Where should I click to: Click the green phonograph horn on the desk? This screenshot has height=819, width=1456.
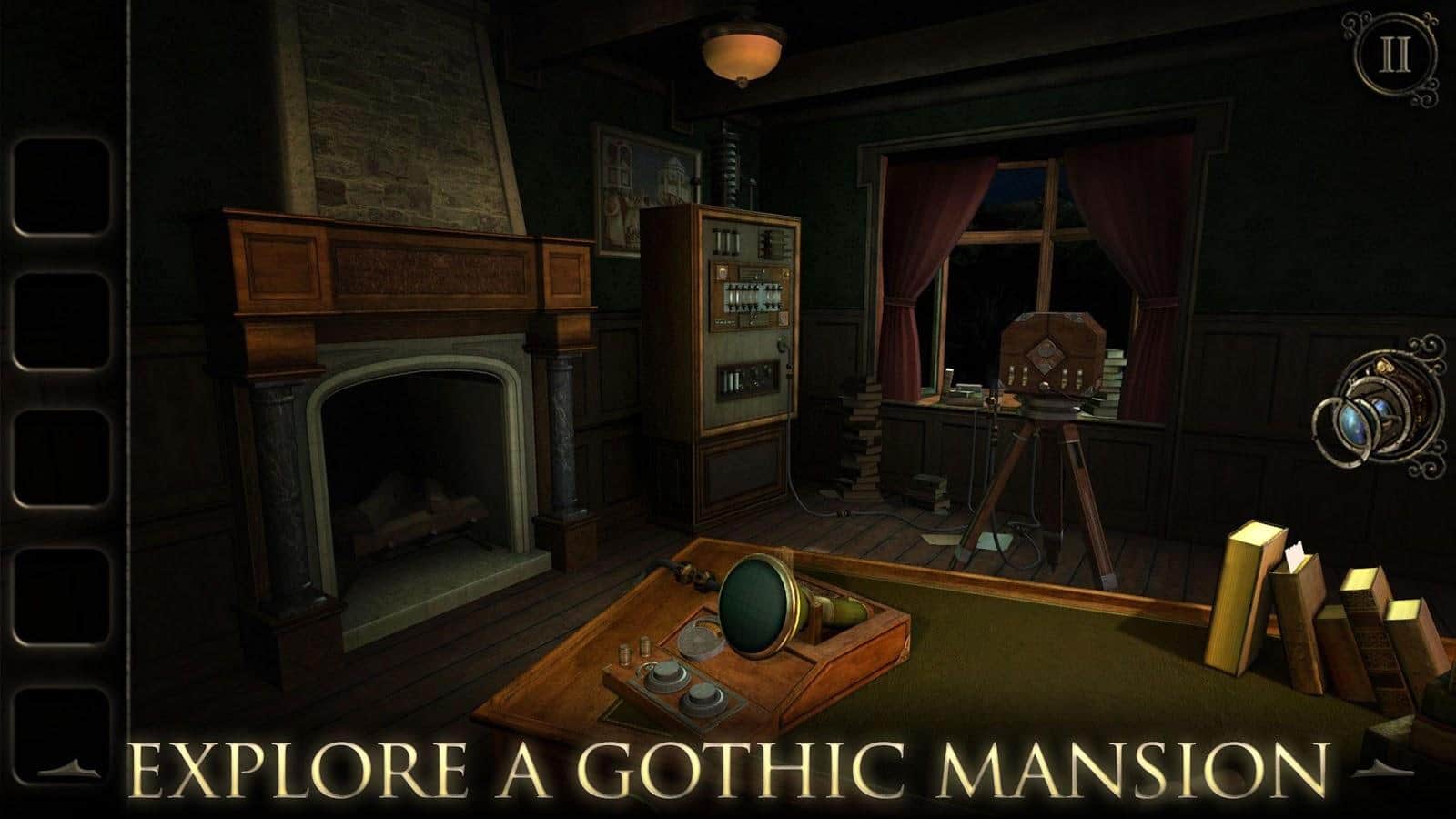pyautogui.click(x=760, y=605)
